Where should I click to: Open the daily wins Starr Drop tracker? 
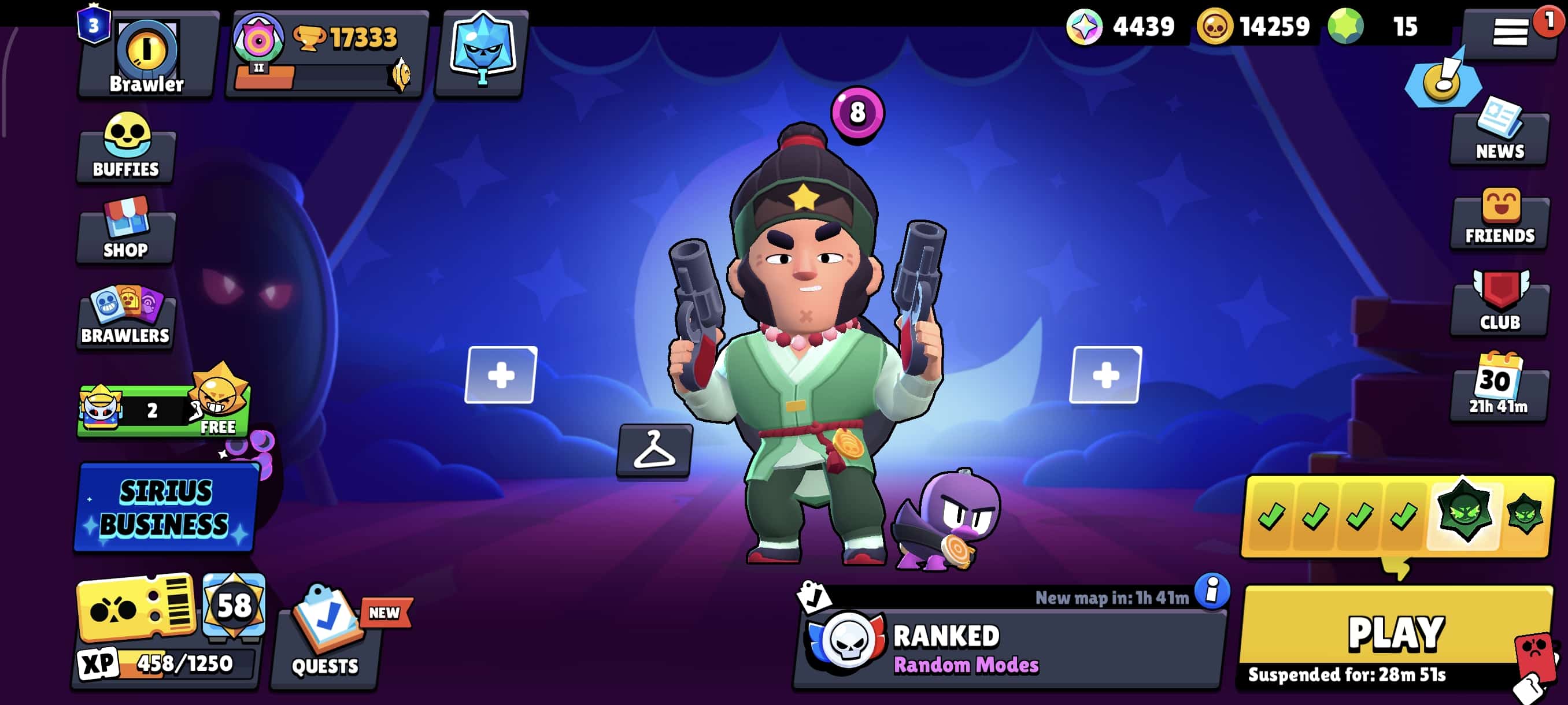[x=1397, y=517]
